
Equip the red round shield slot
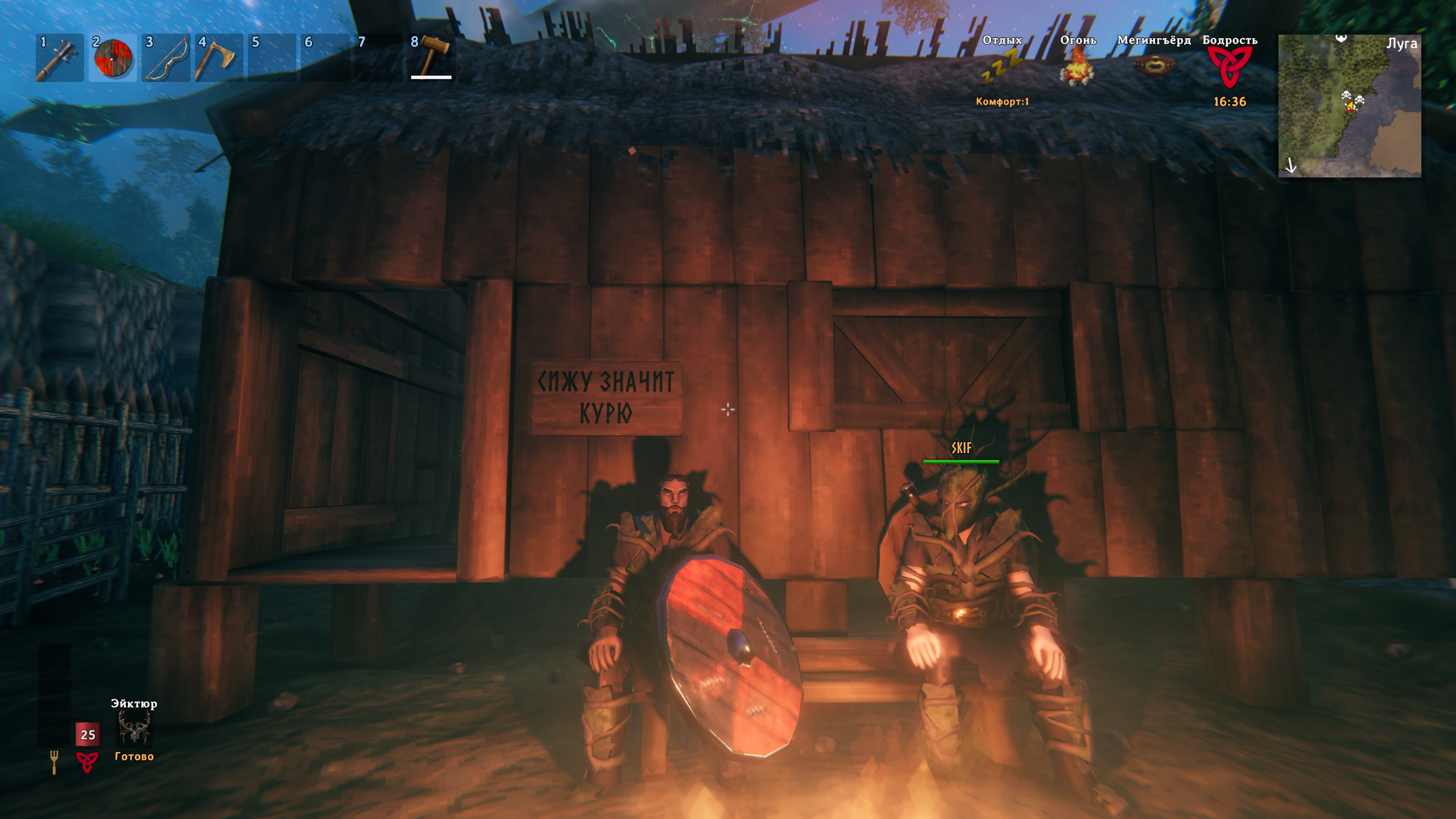coord(113,58)
